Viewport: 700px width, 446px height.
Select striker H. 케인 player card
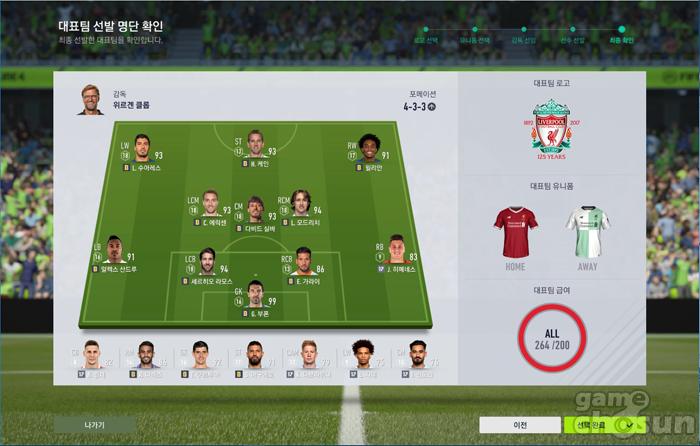257,148
